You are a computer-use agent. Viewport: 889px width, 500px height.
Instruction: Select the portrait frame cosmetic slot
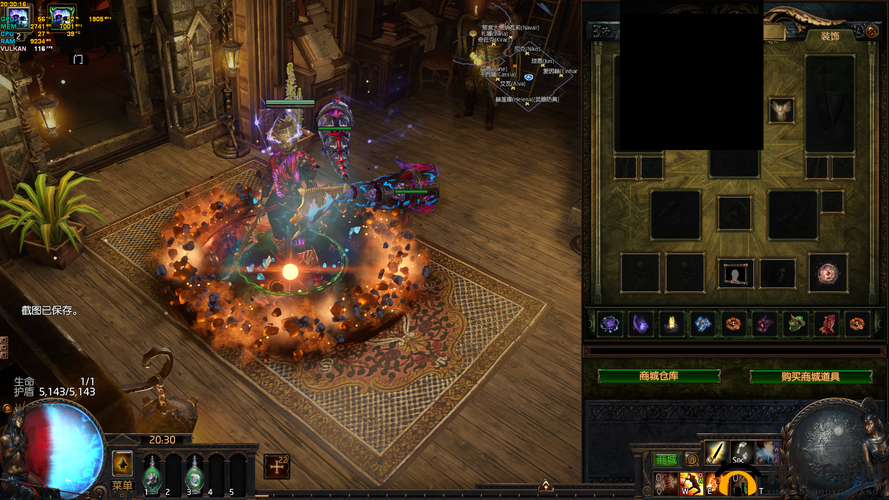pyautogui.click(x=736, y=273)
